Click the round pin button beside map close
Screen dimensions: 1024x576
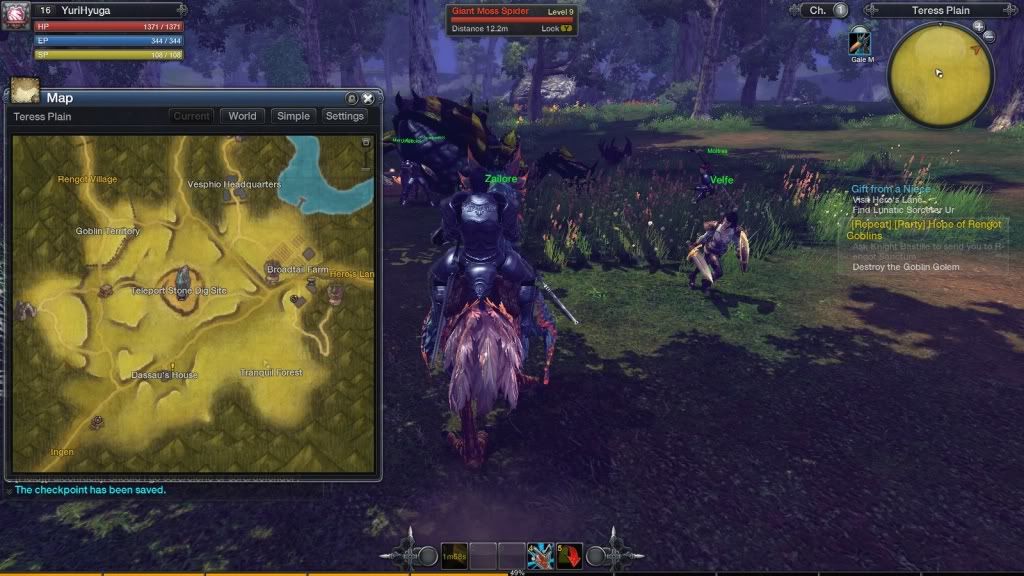351,98
